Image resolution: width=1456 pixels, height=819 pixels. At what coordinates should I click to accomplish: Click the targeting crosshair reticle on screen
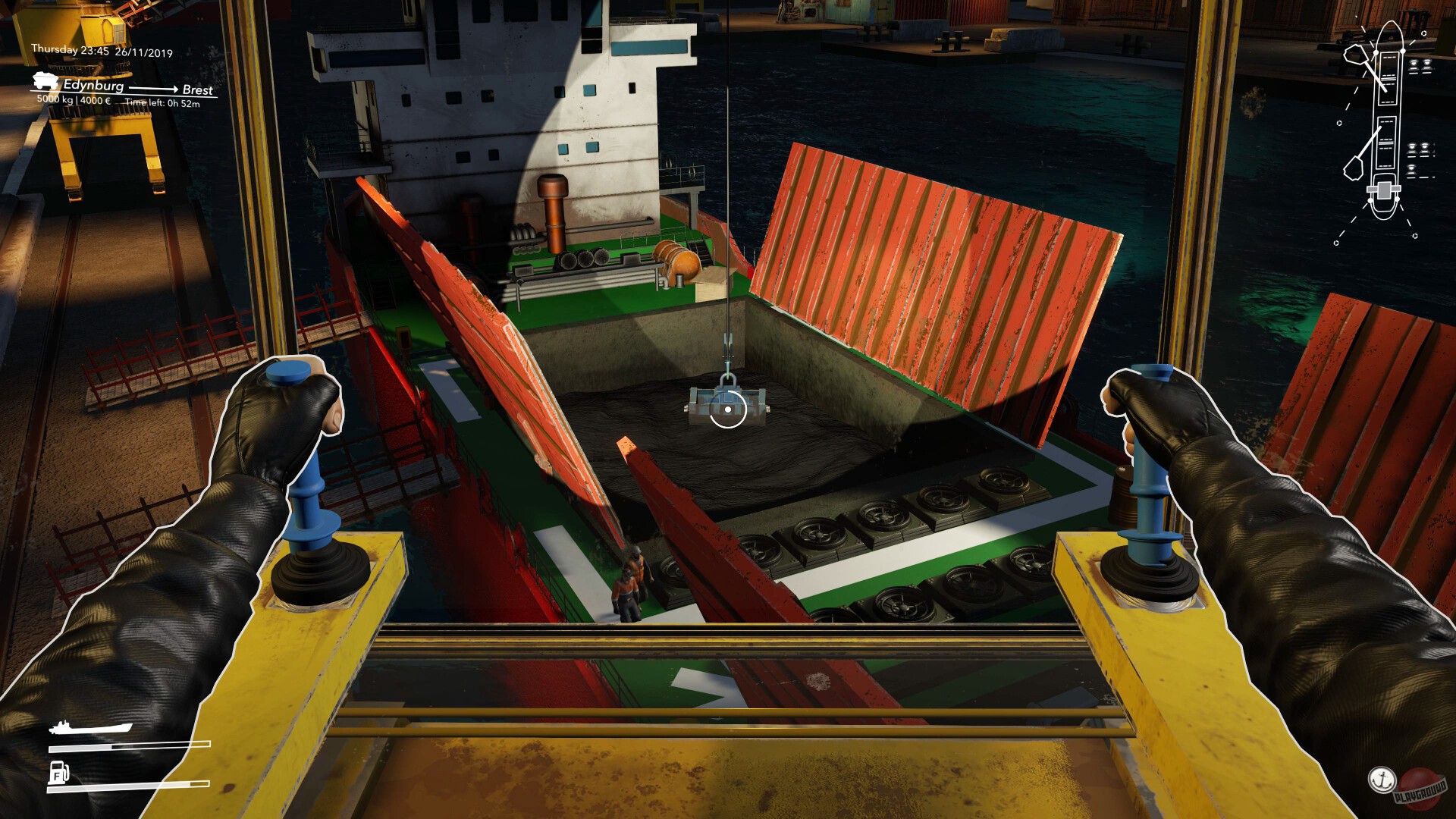coord(728,409)
